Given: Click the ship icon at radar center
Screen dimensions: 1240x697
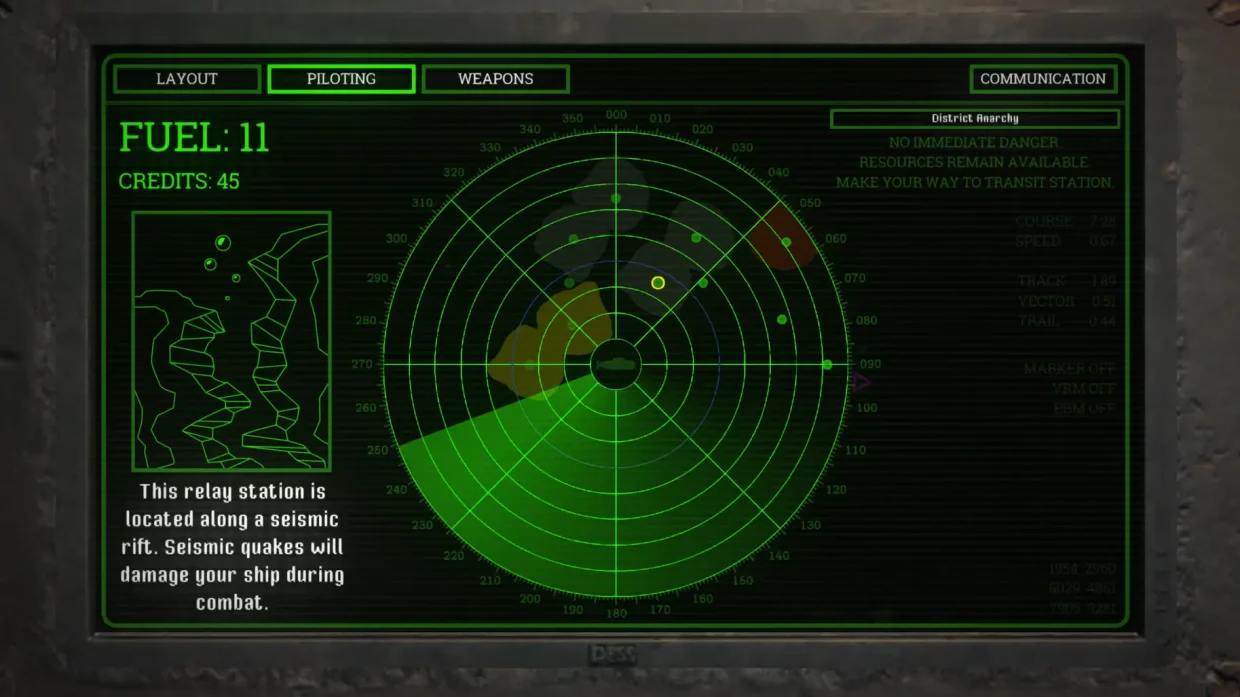Looking at the screenshot, I should (616, 364).
